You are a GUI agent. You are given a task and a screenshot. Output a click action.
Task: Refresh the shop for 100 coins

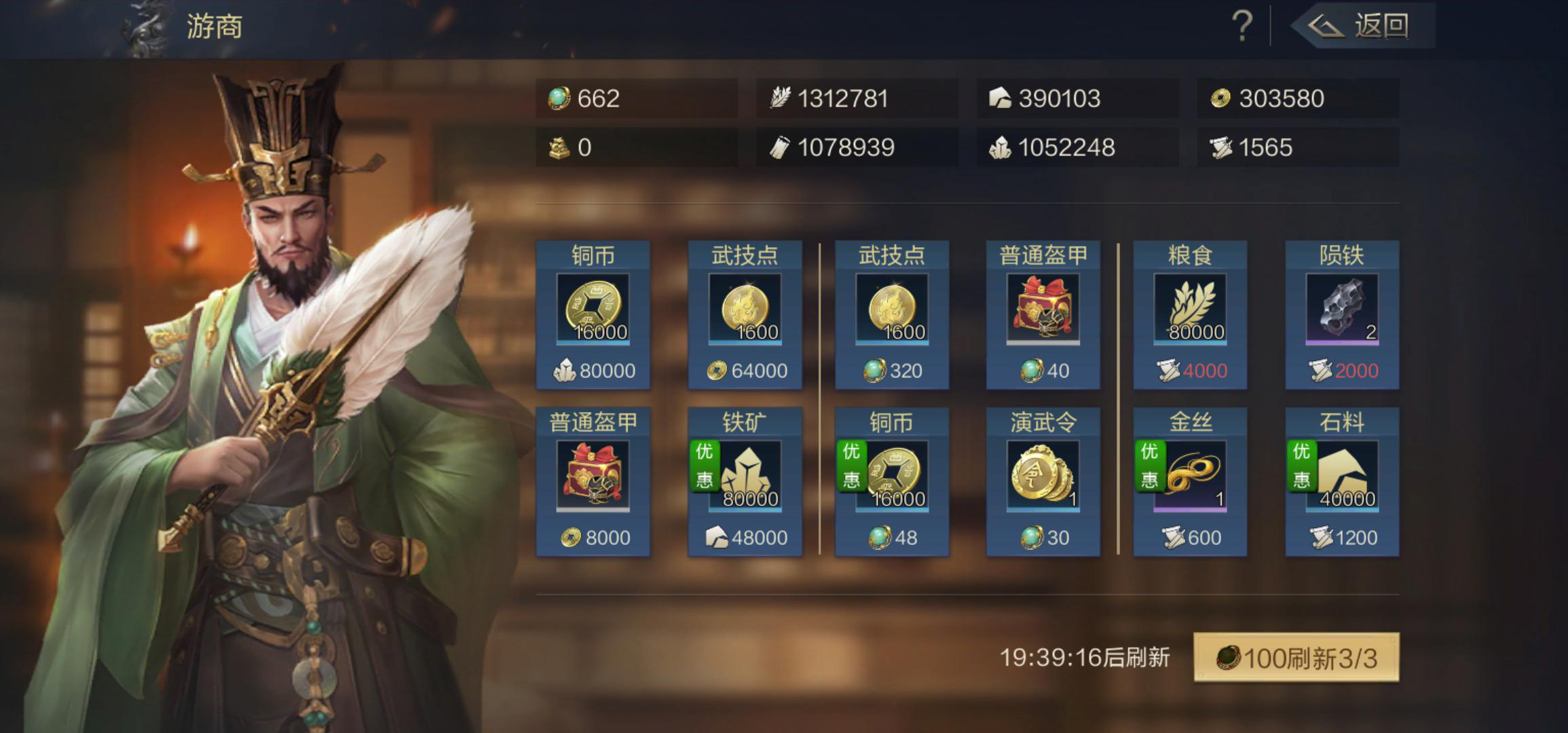pos(1296,658)
